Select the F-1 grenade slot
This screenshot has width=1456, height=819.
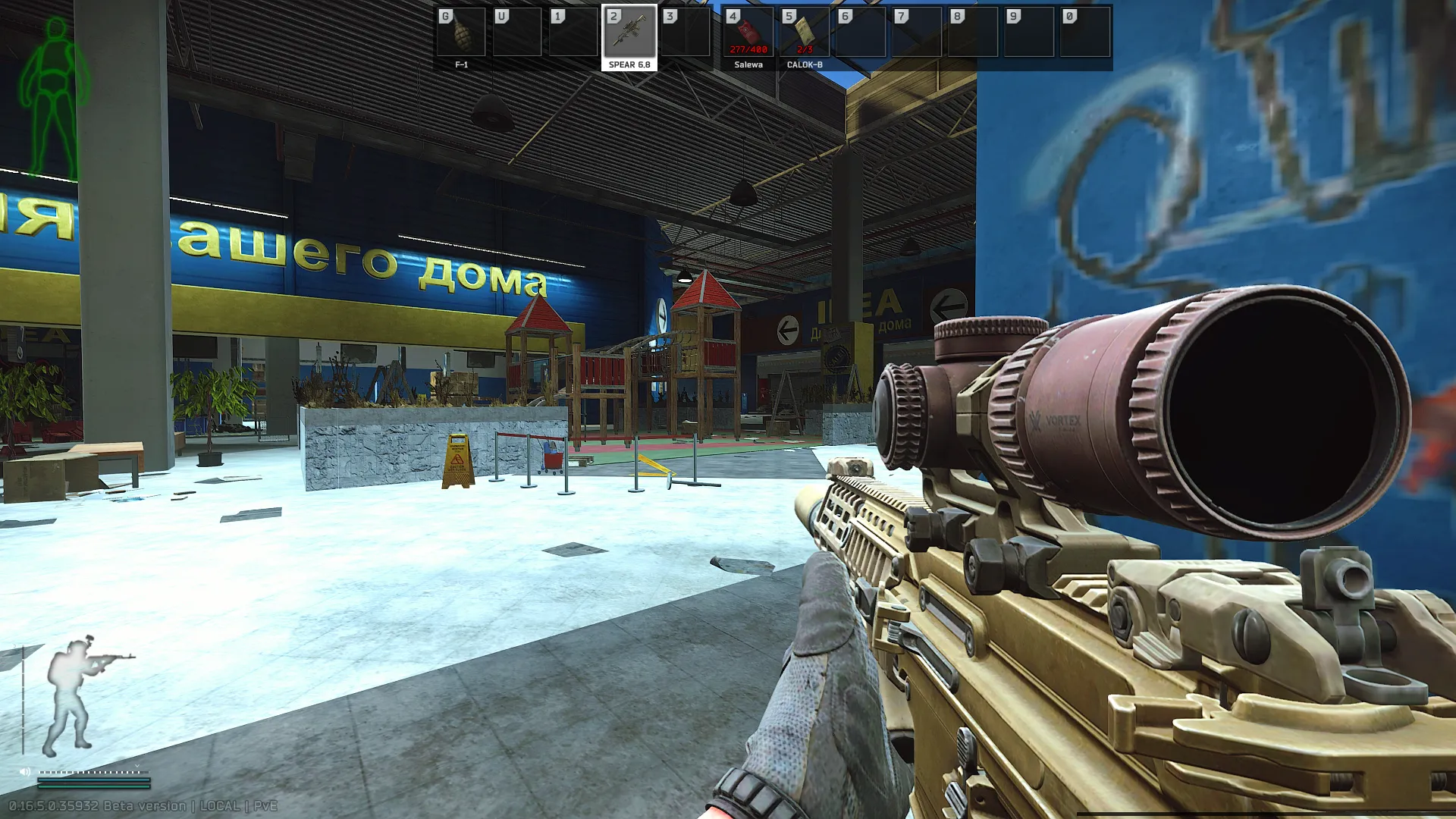point(461,33)
